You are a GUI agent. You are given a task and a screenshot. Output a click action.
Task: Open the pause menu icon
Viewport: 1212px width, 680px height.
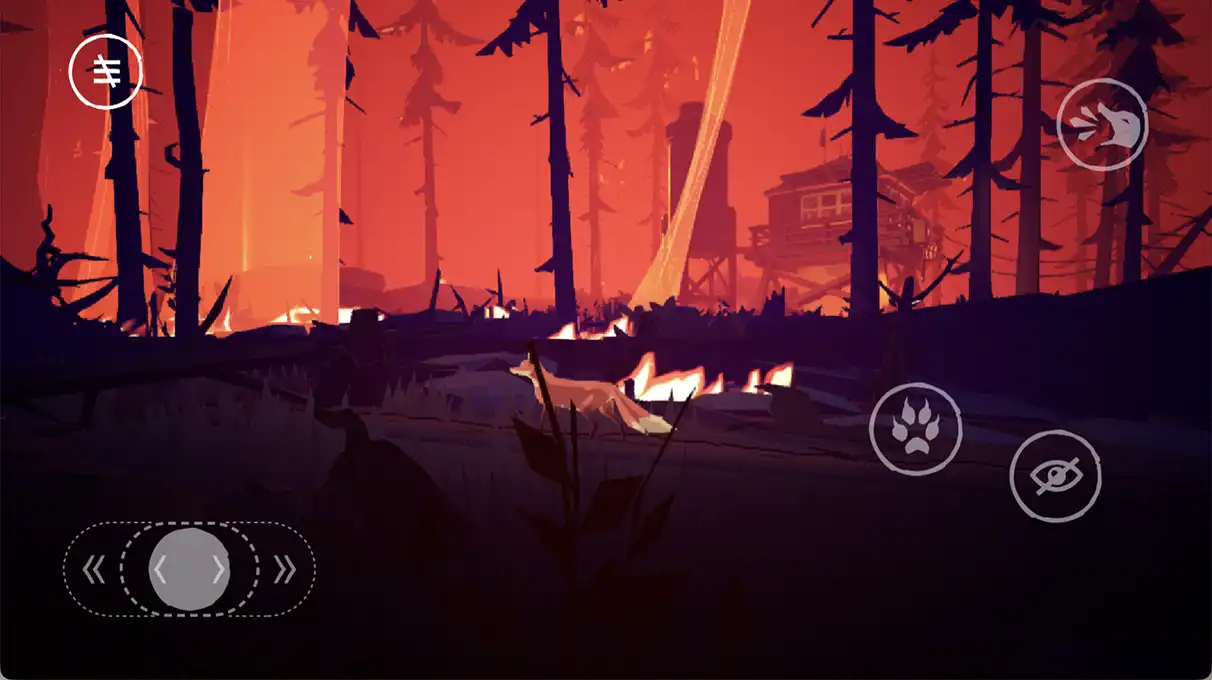click(105, 71)
